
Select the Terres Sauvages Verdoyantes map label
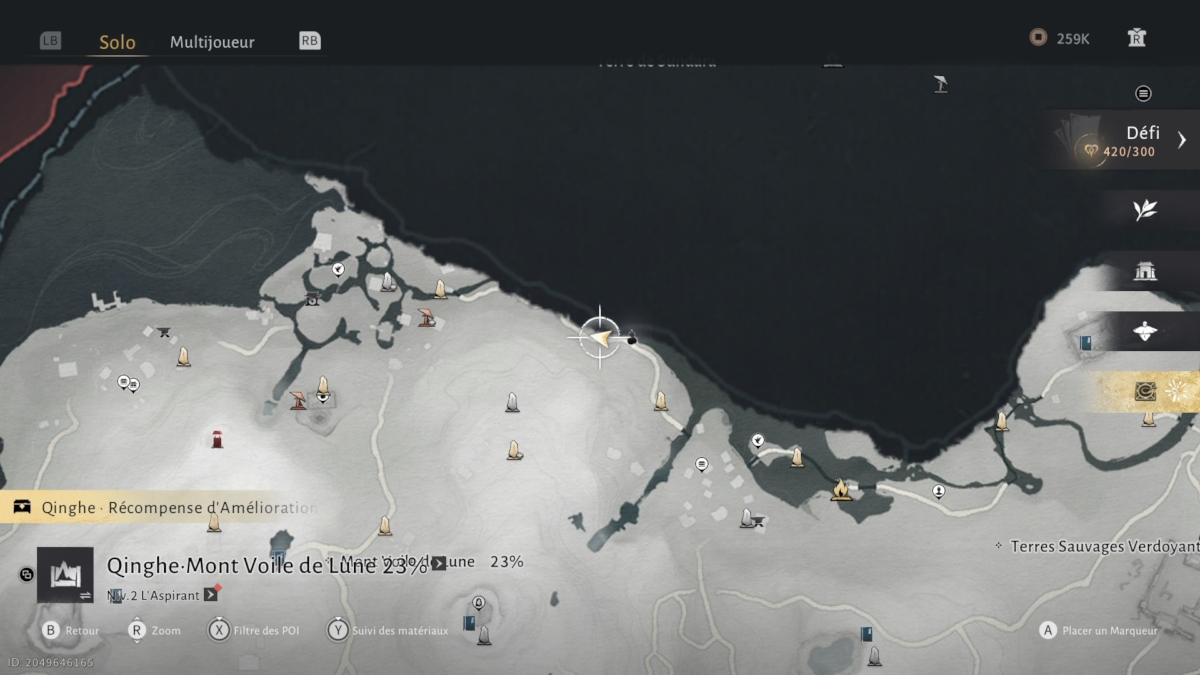tap(1100, 546)
